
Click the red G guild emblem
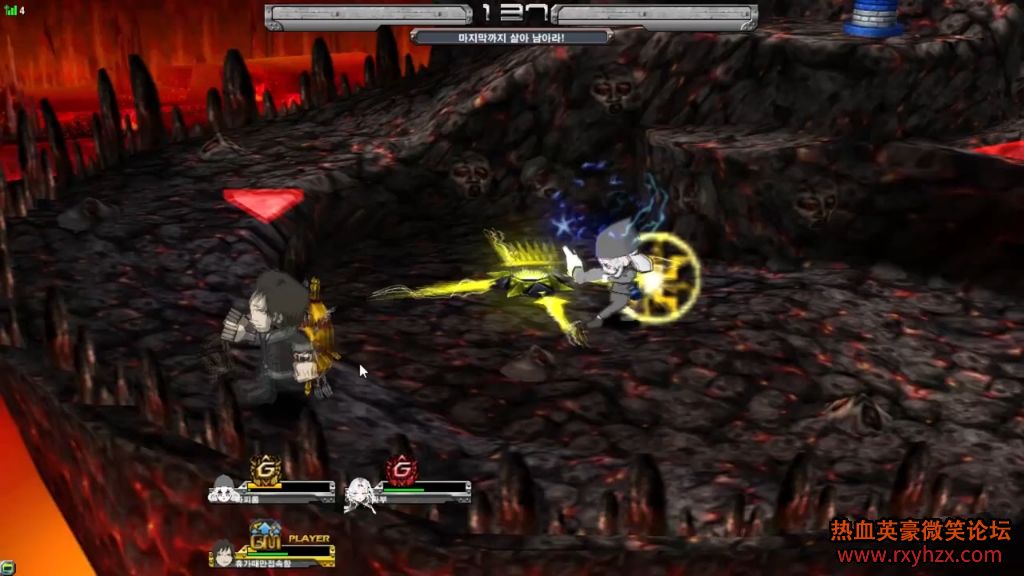pos(400,468)
